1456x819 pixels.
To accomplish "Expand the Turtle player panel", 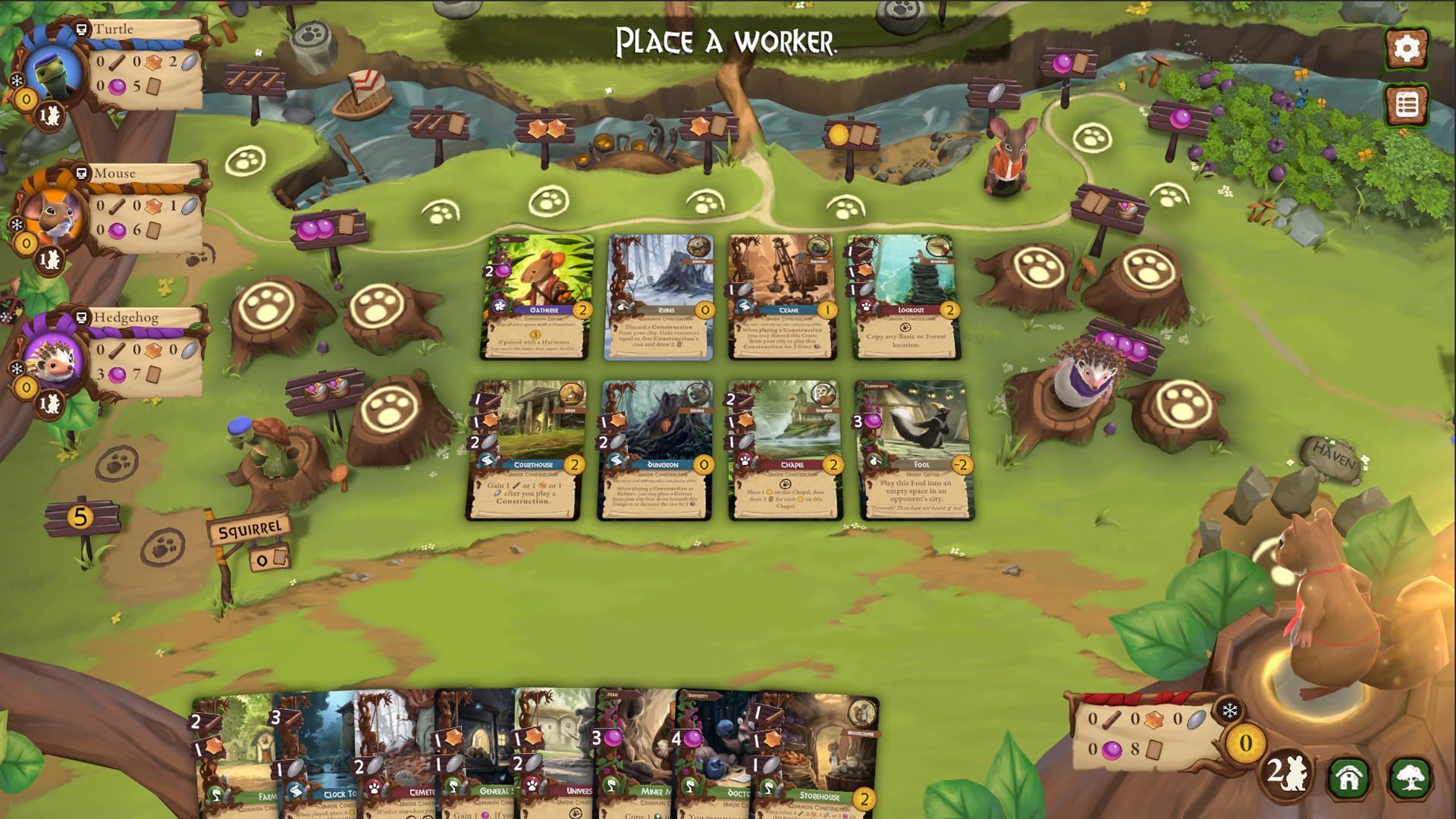I will pyautogui.click(x=82, y=28).
